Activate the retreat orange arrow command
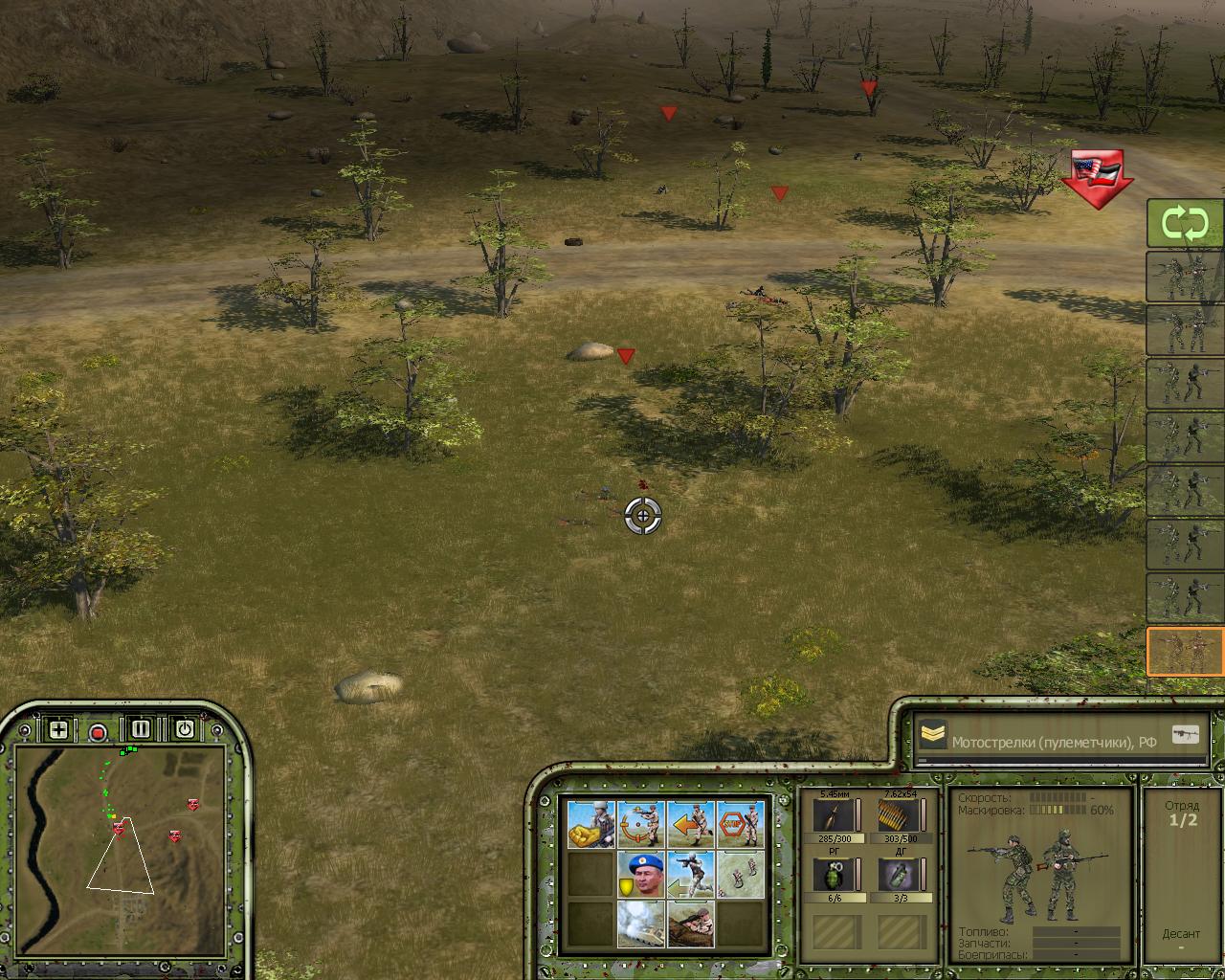Image resolution: width=1225 pixels, height=980 pixels. 691,825
